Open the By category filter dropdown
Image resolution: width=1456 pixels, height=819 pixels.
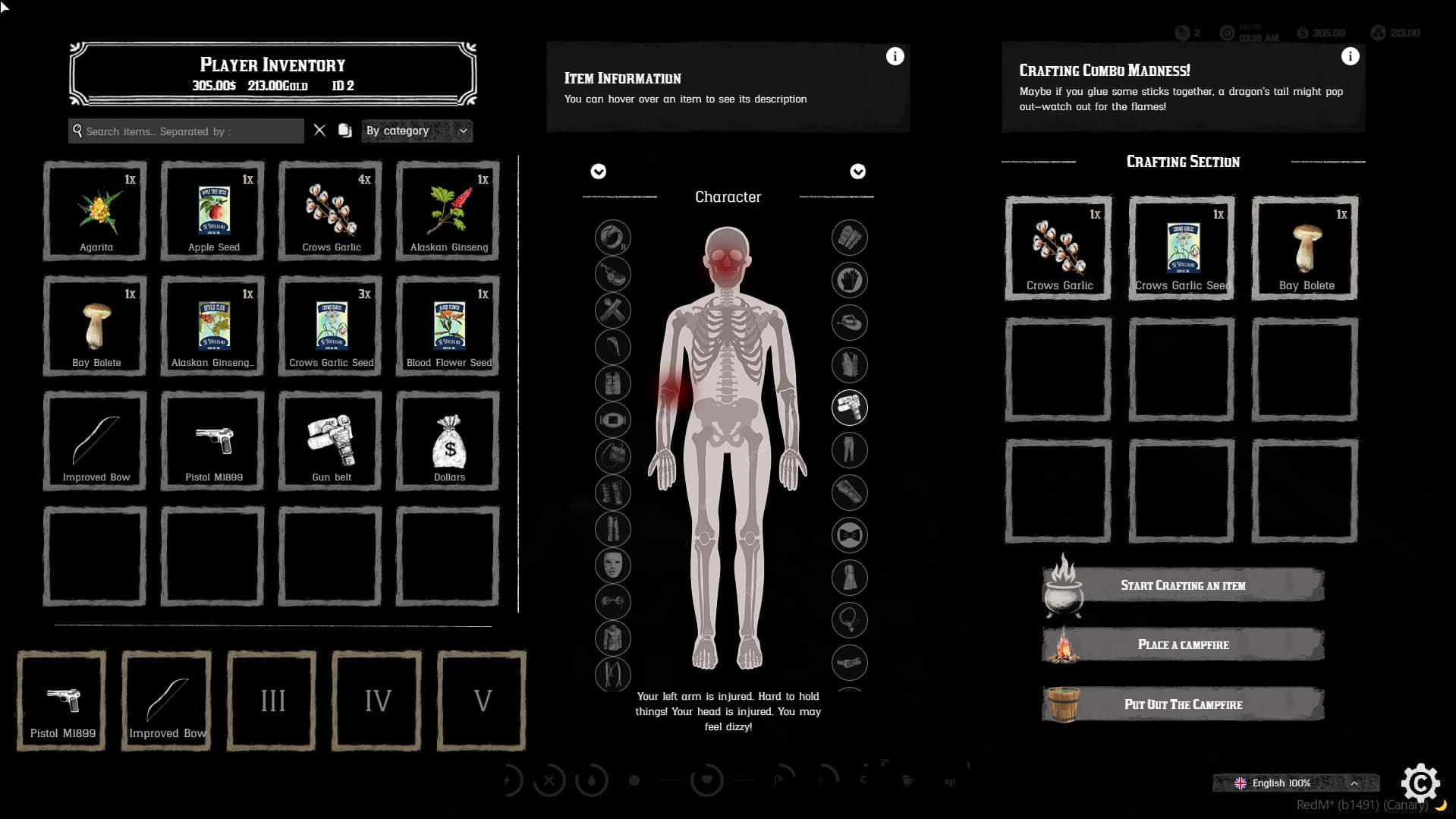click(416, 131)
